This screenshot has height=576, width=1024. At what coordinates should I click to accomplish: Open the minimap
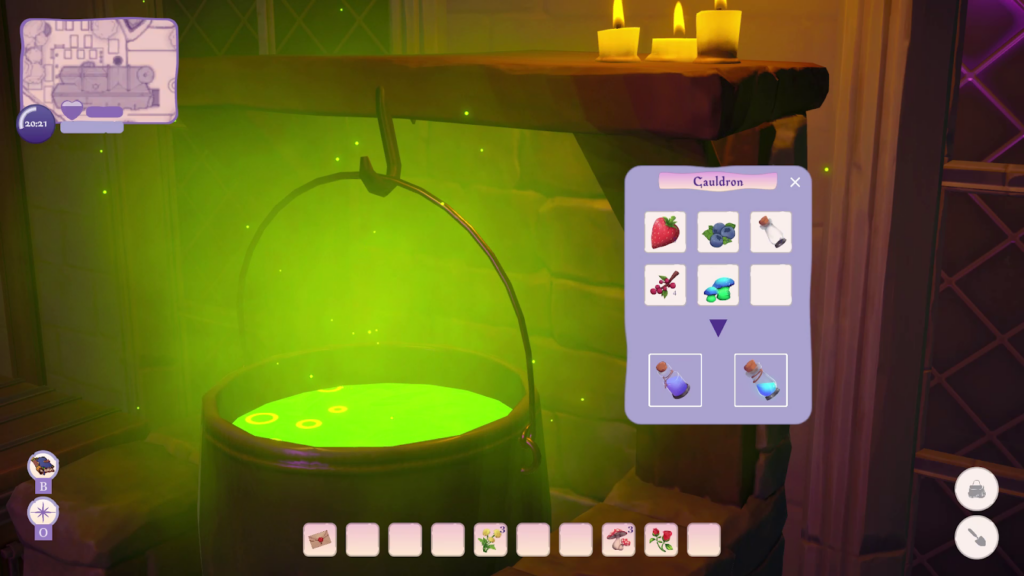(x=99, y=70)
